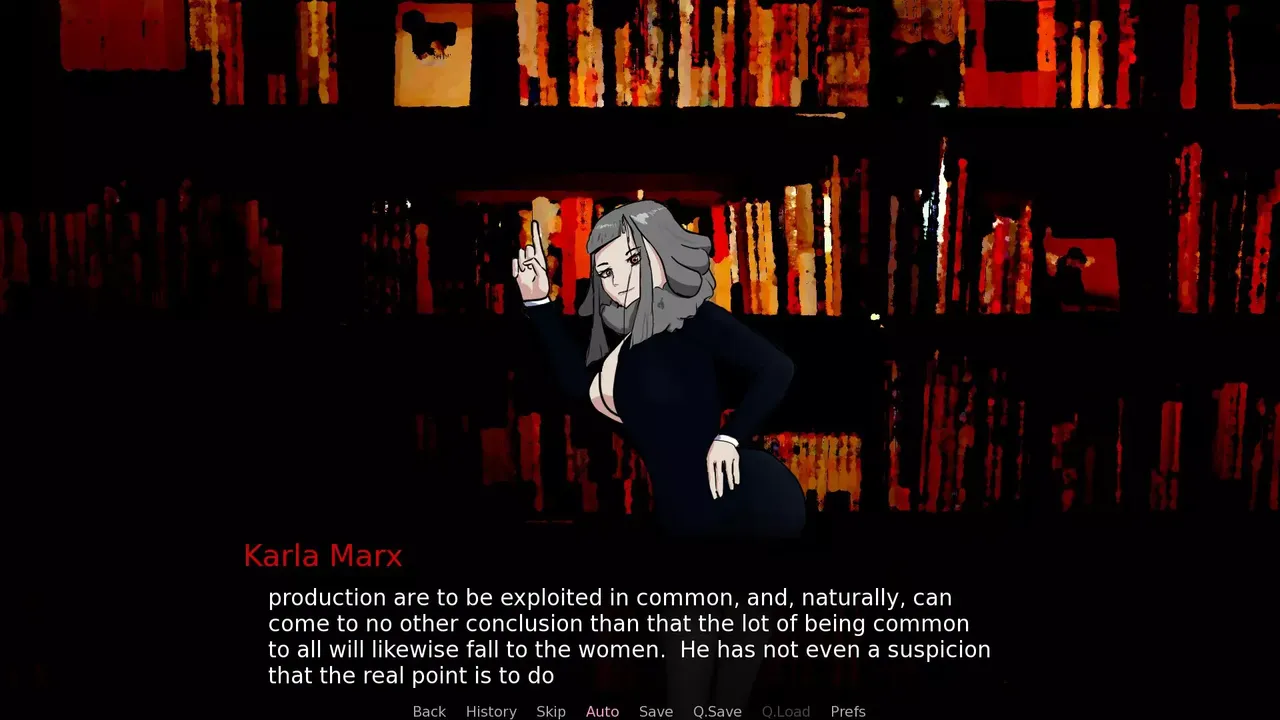Select the dimmed Q.Load option
1280x720 pixels.
coord(786,711)
